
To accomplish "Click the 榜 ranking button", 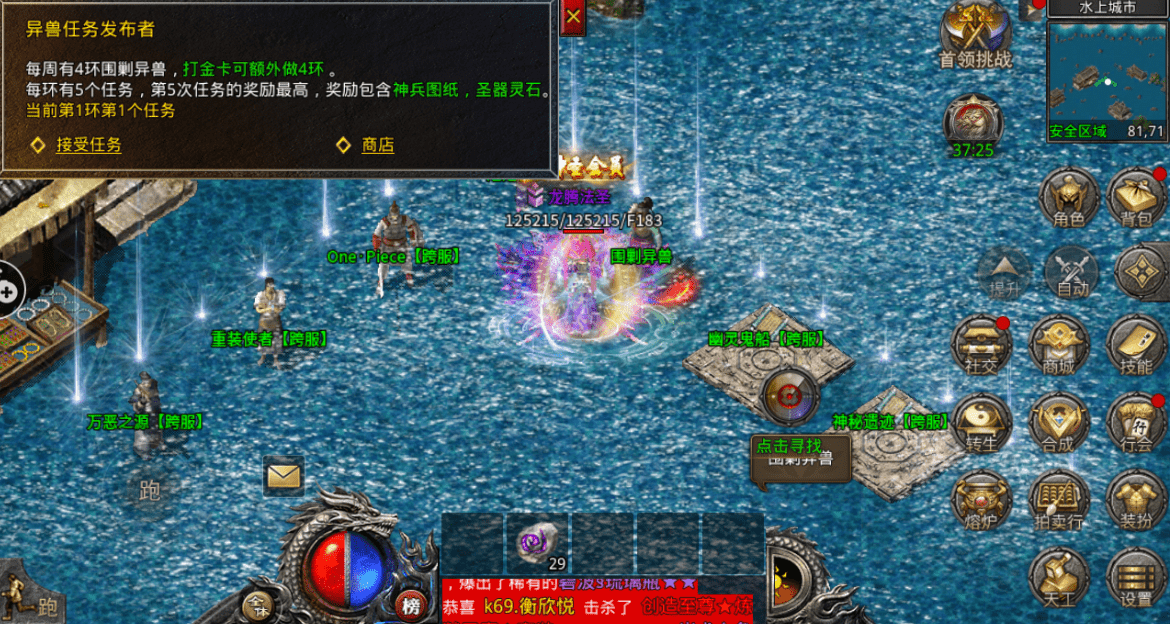I will coord(409,604).
